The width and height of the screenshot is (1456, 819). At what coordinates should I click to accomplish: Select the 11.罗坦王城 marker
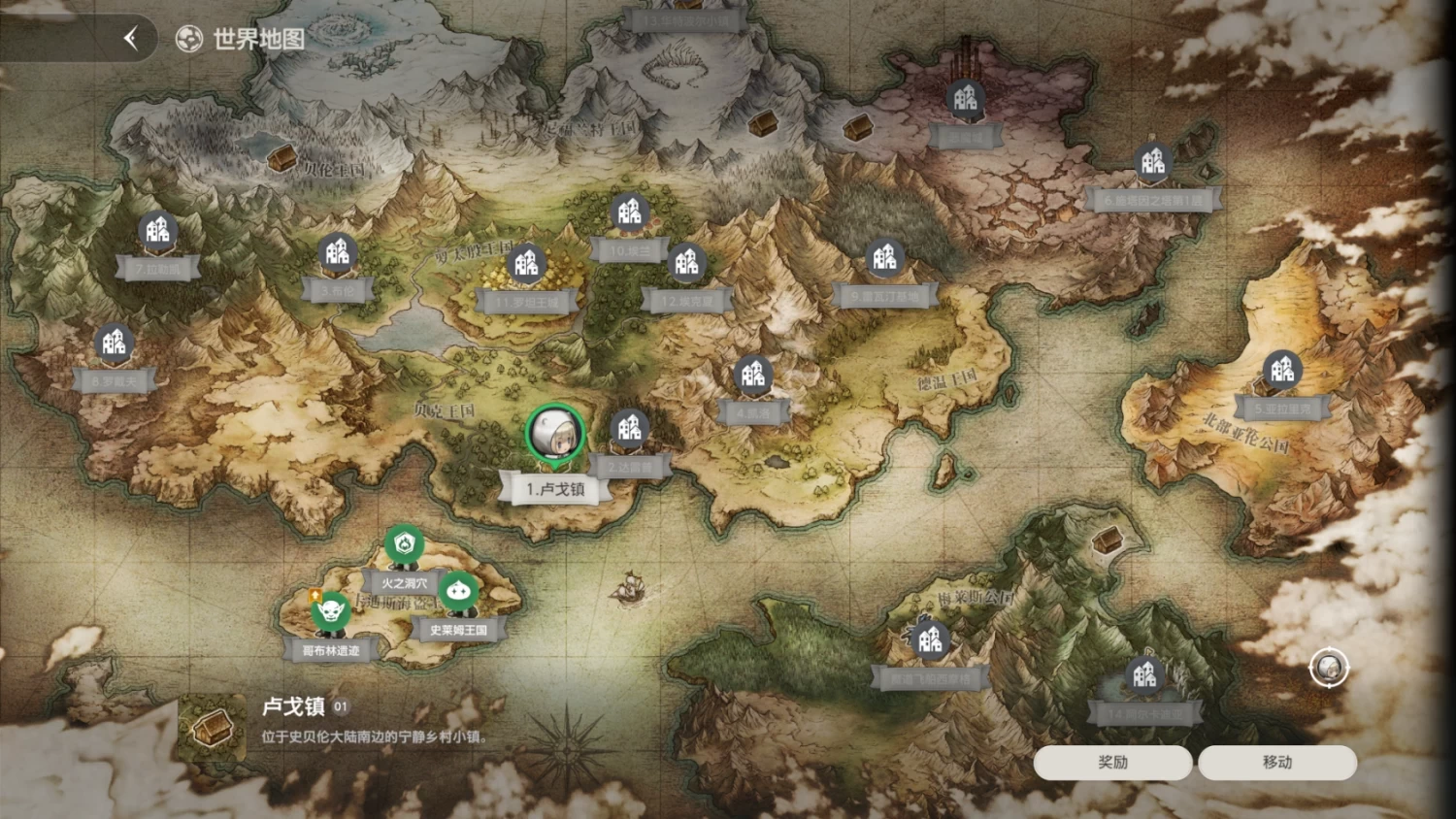pos(527,264)
